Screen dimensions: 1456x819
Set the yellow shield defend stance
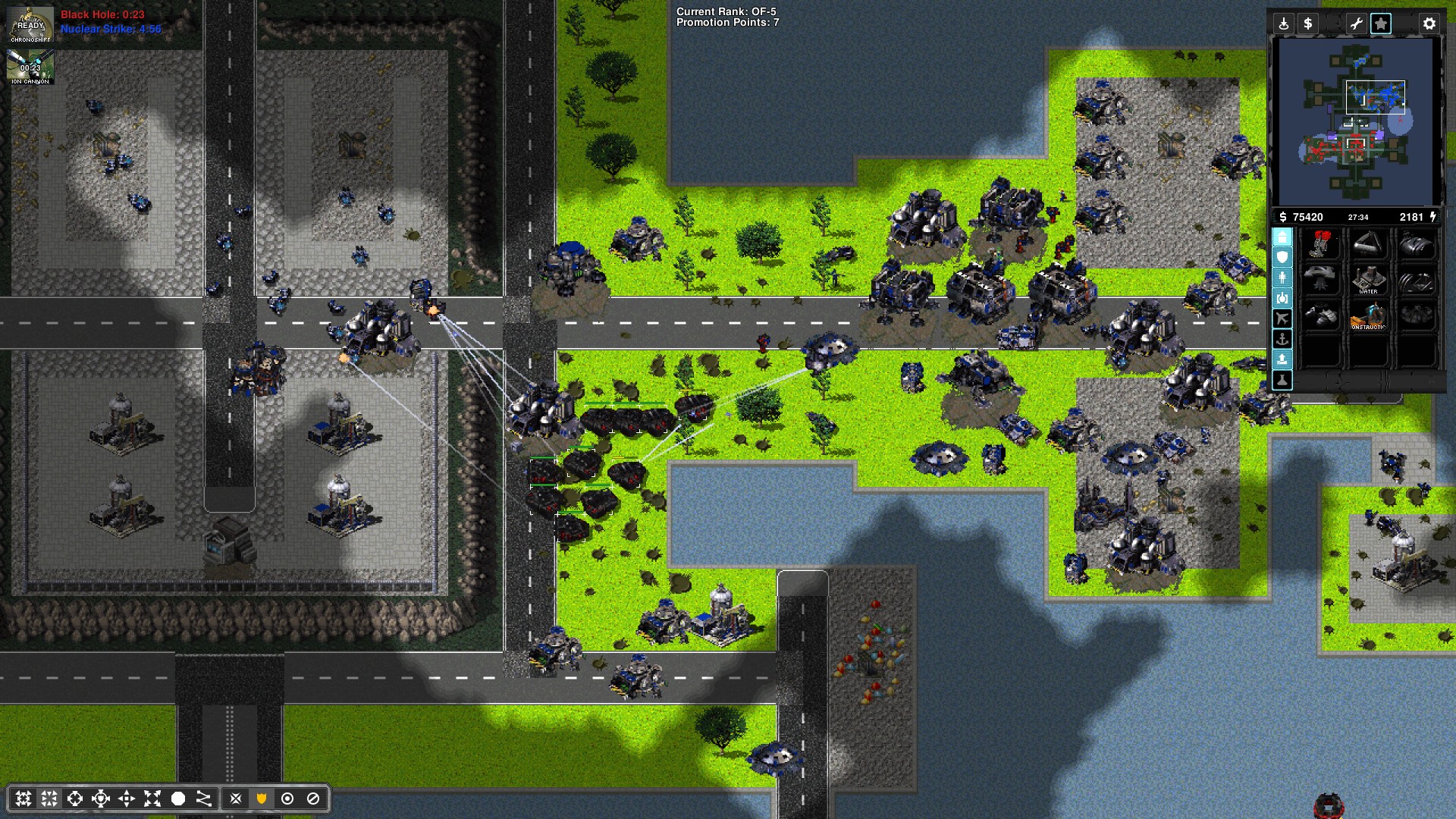(262, 799)
